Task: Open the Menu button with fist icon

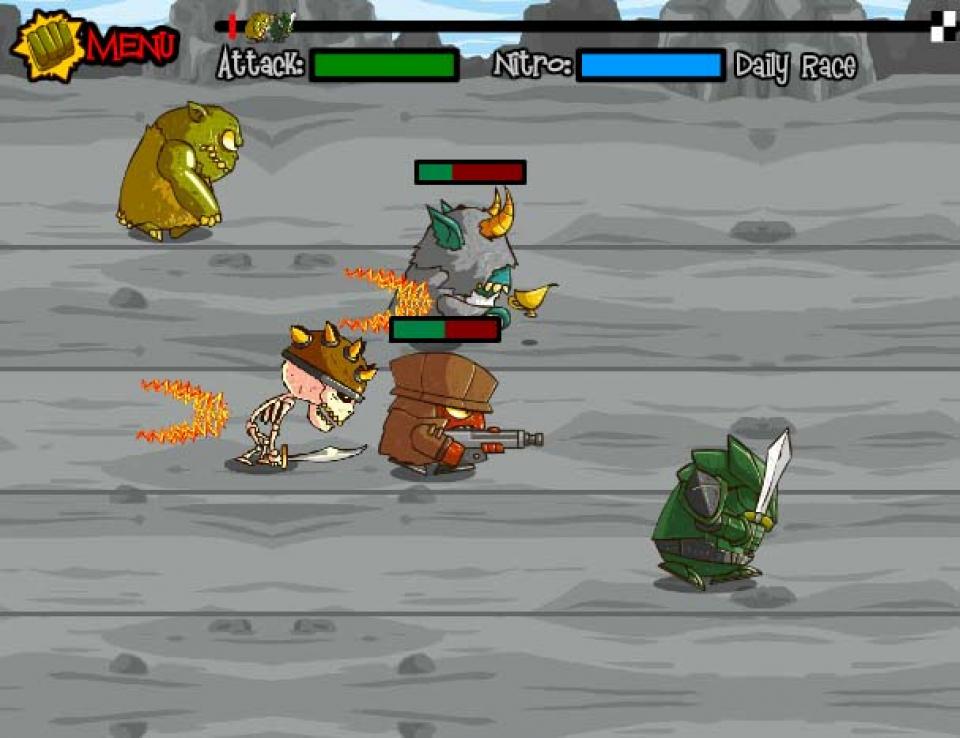Action: point(95,45)
